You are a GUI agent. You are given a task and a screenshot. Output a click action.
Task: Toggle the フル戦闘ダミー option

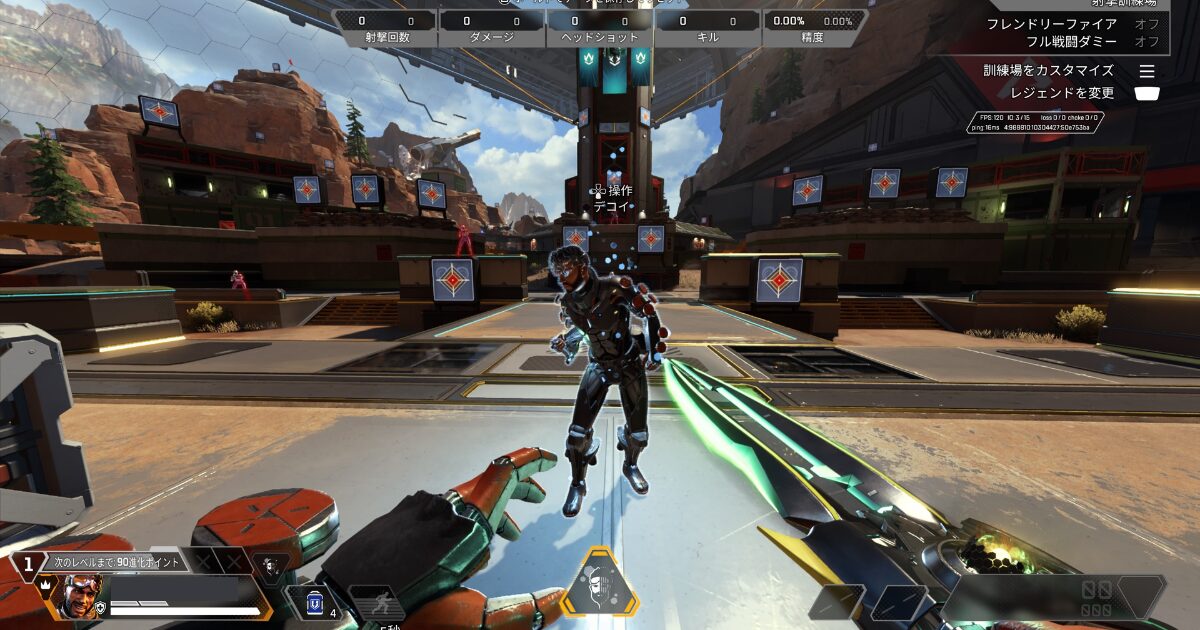coord(1146,42)
